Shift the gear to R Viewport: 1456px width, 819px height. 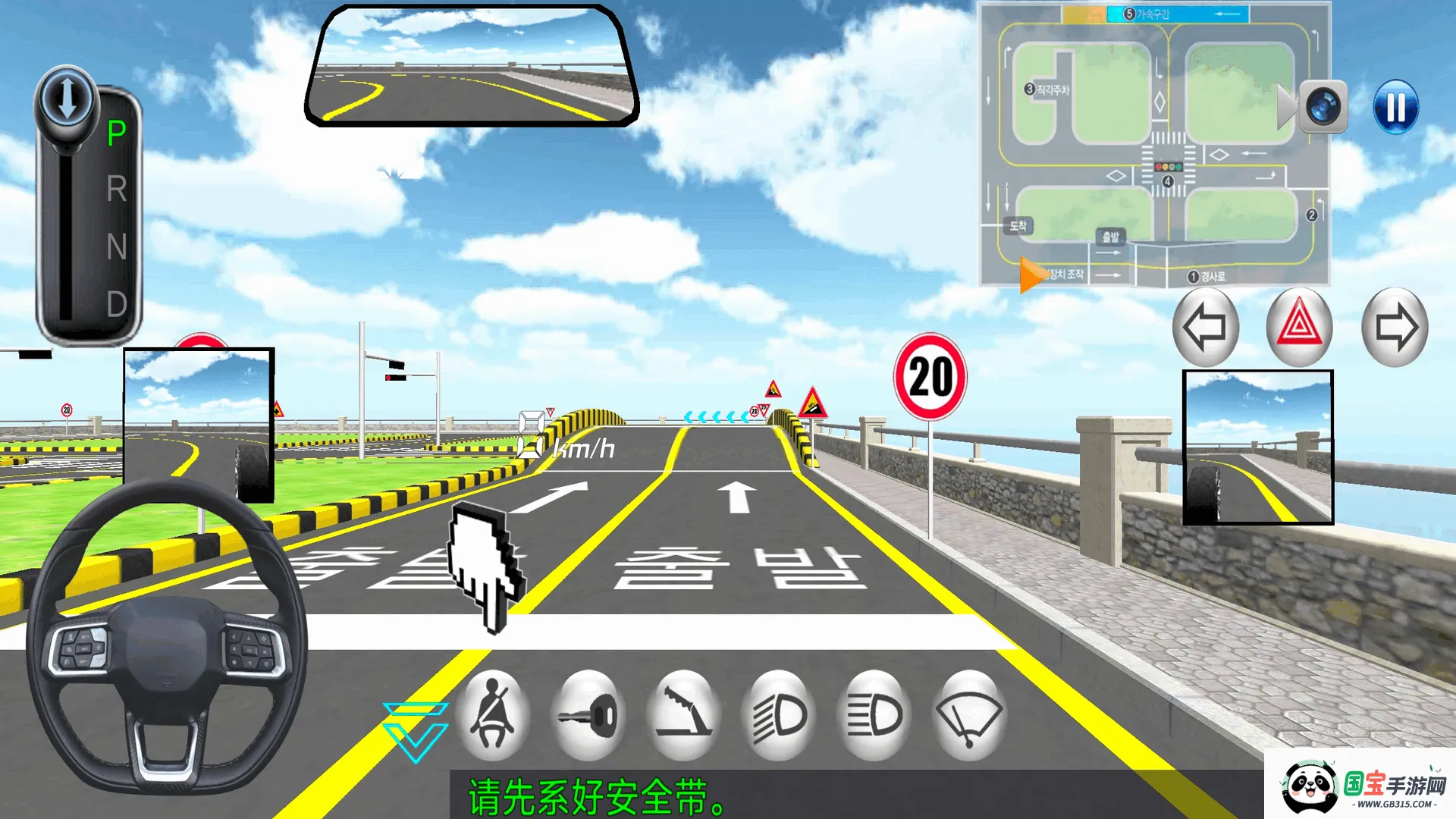(x=117, y=190)
